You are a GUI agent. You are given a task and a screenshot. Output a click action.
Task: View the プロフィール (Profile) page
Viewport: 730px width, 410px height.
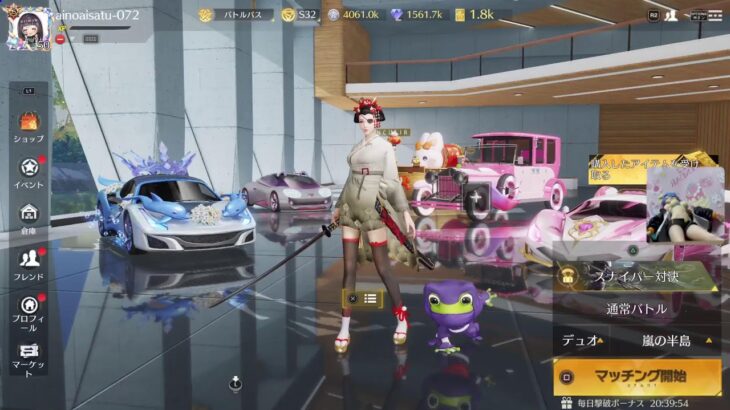pyautogui.click(x=28, y=311)
